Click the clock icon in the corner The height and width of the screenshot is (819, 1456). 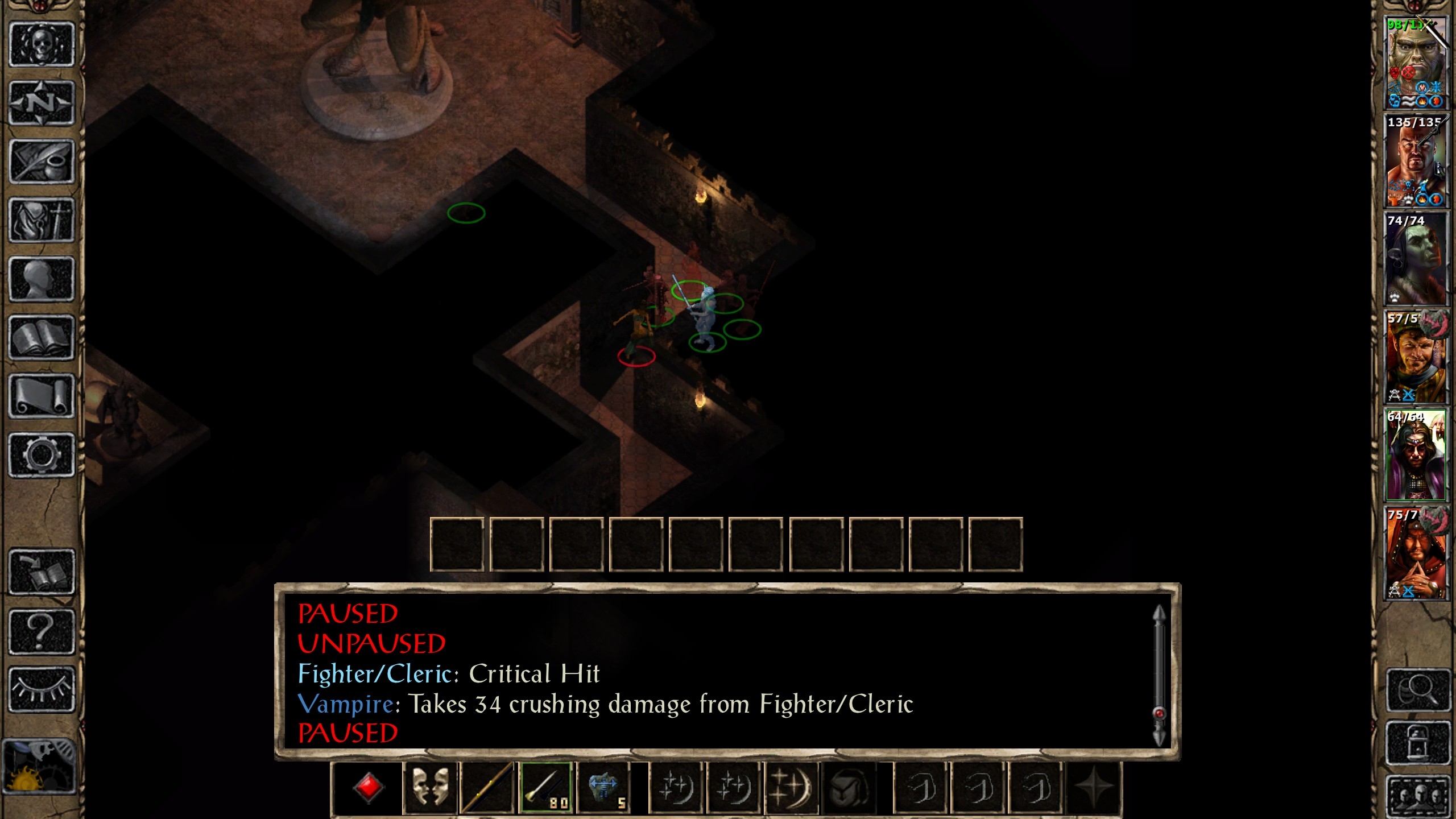pyautogui.click(x=39, y=766)
